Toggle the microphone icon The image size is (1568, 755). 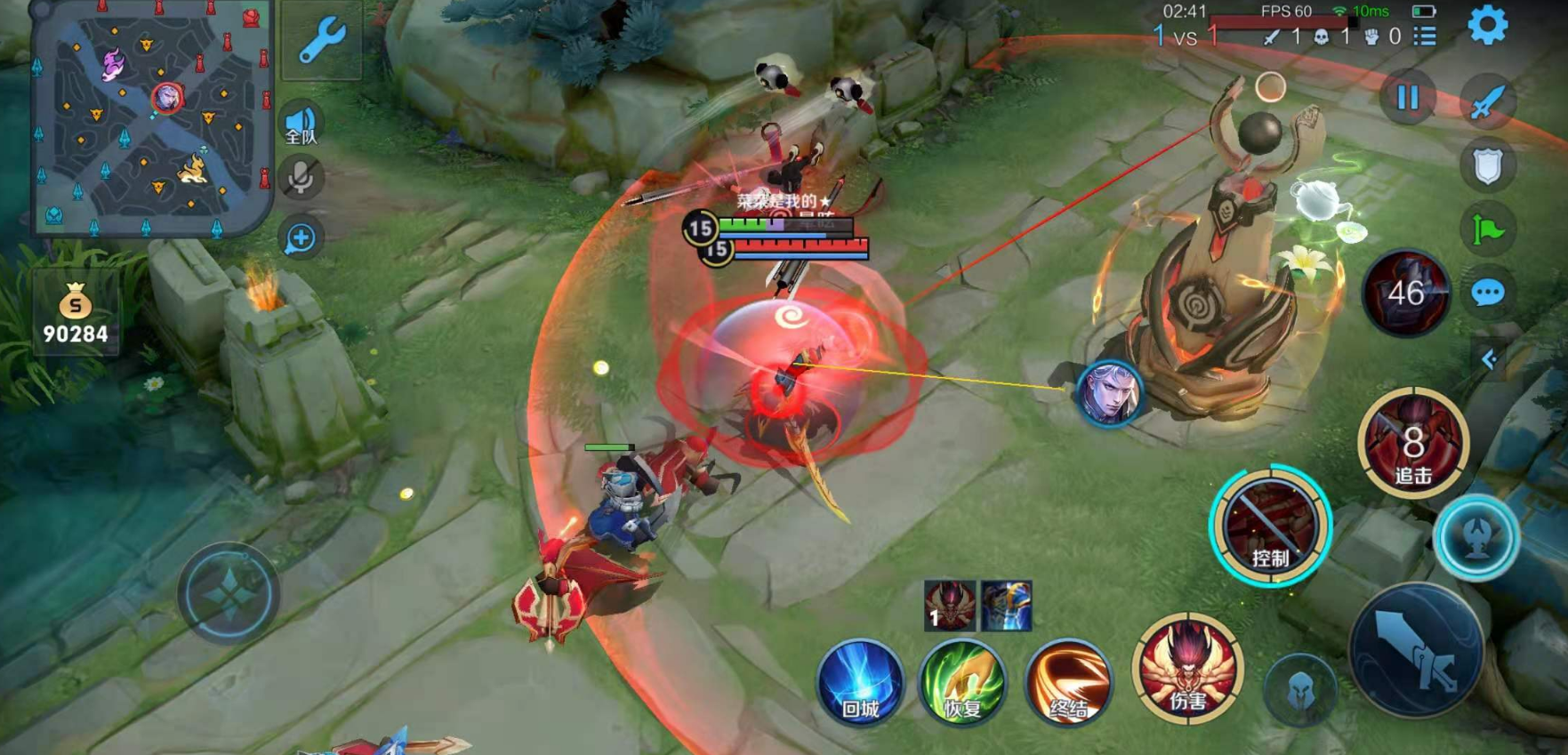[301, 178]
